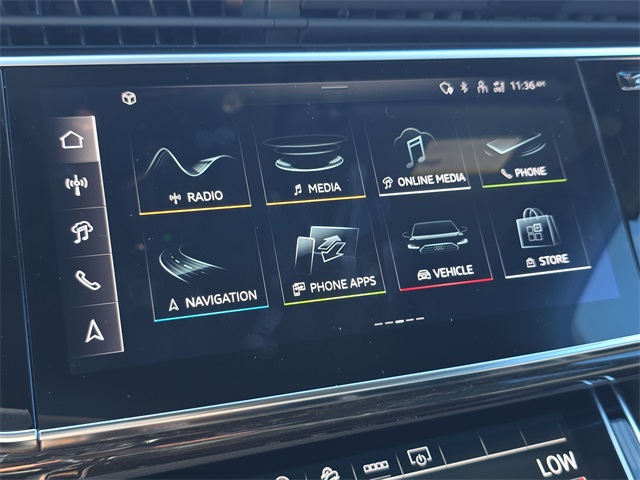Tap the home icon in the sidebar

72,139
